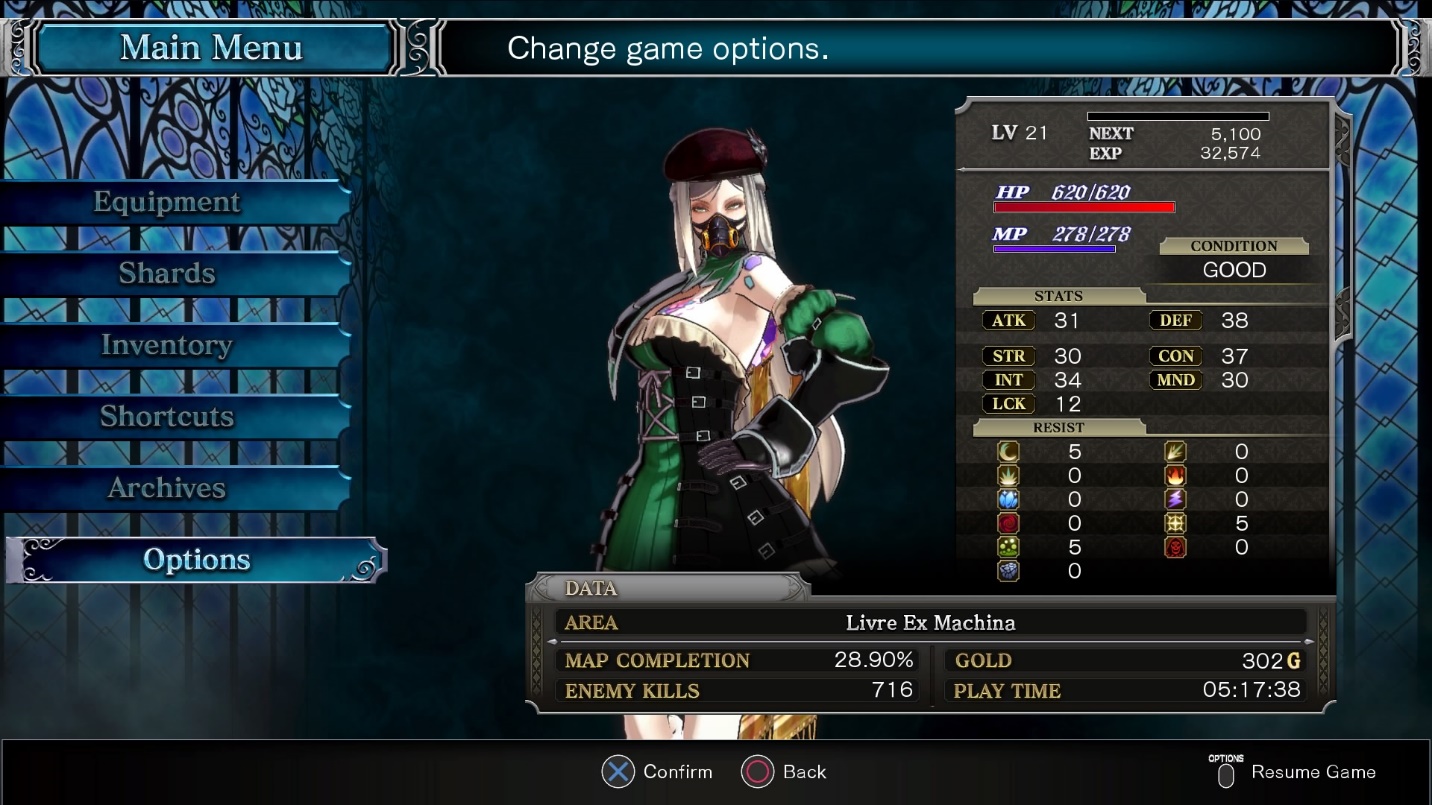Viewport: 1432px width, 805px height.
Task: Open the Equipment menu
Action: [167, 202]
